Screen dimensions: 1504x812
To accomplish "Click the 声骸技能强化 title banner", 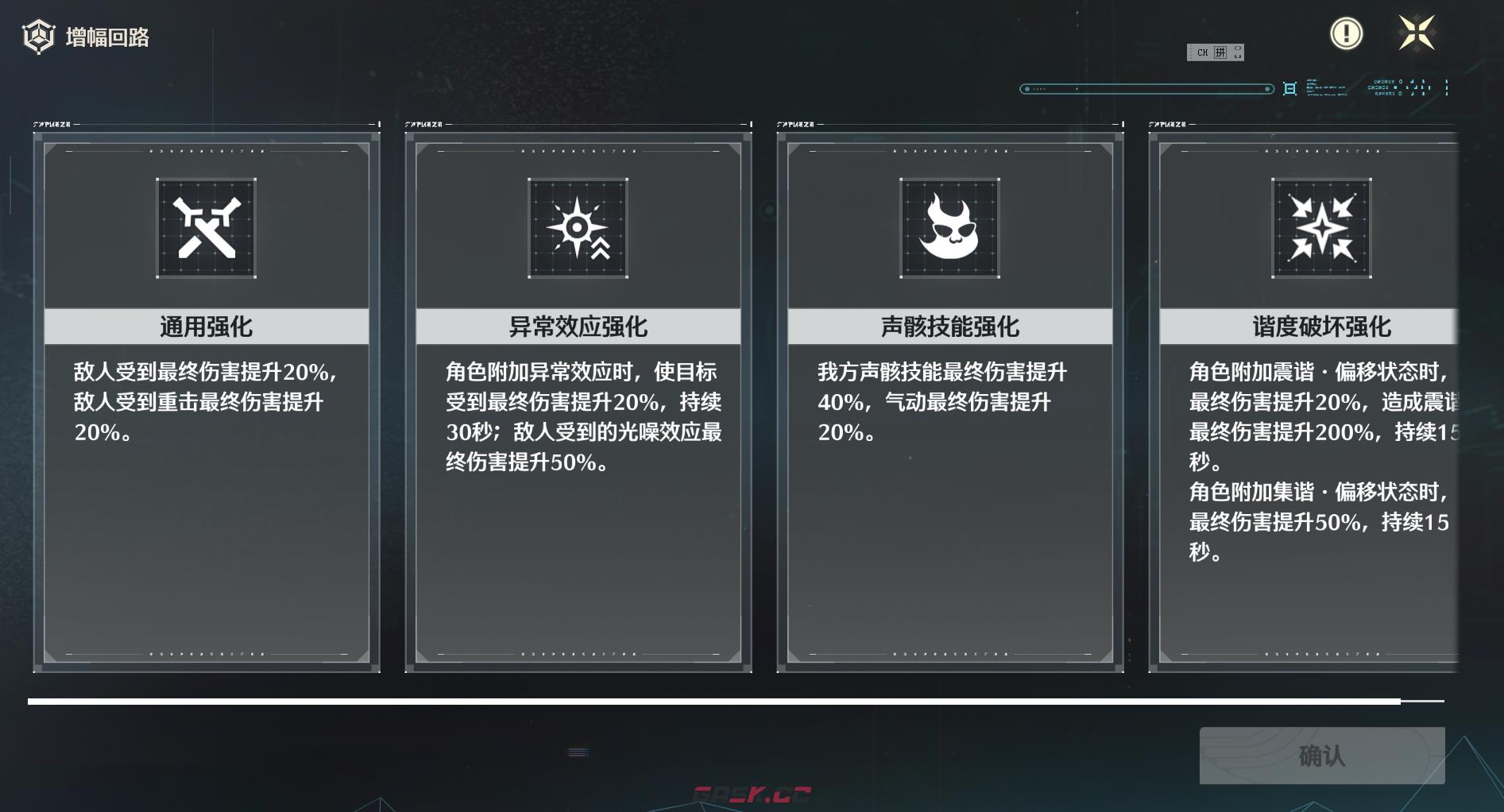I will [x=948, y=326].
